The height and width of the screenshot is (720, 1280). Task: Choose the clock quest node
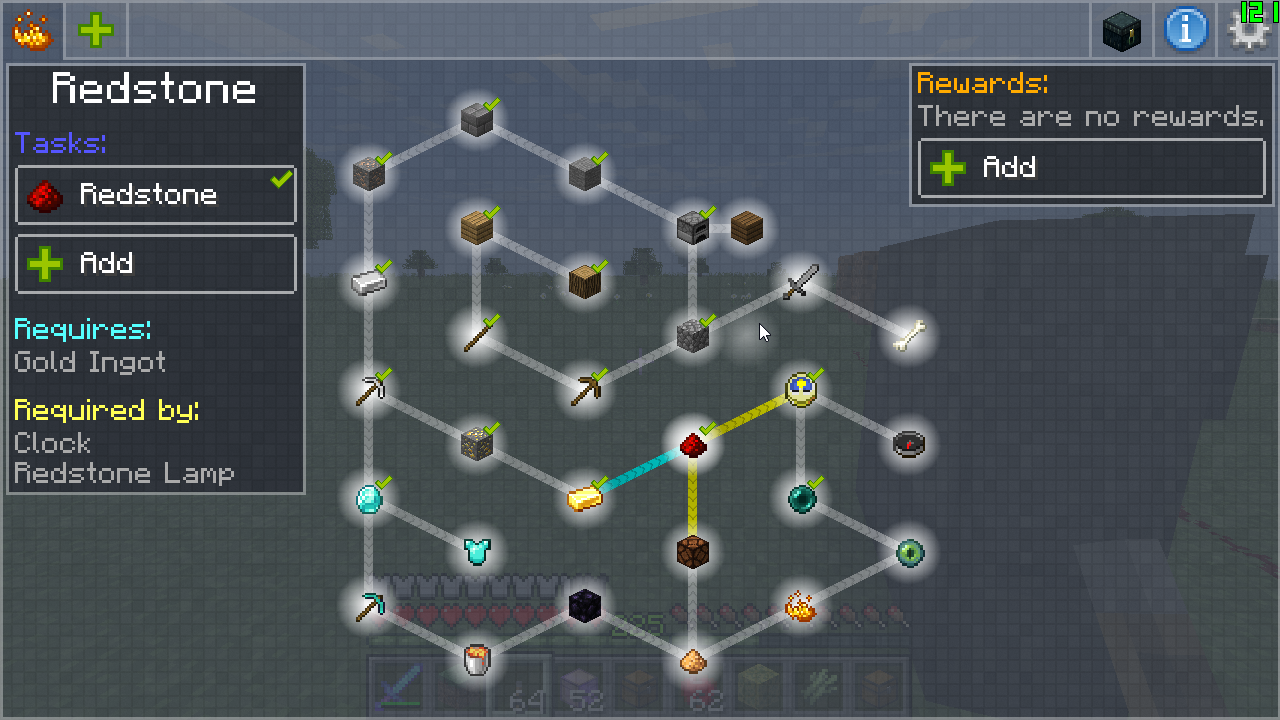click(801, 390)
